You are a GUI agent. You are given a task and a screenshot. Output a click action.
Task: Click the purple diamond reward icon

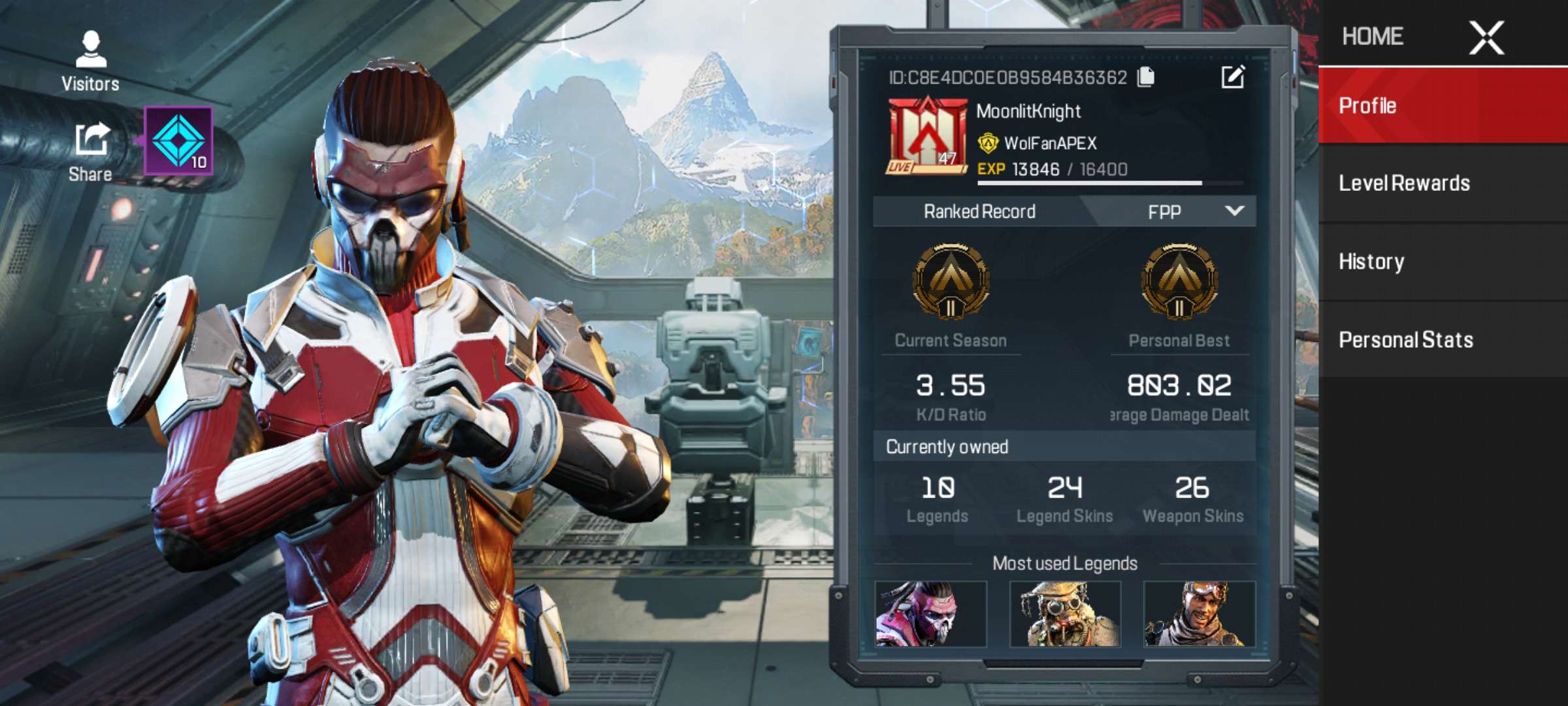pyautogui.click(x=178, y=141)
